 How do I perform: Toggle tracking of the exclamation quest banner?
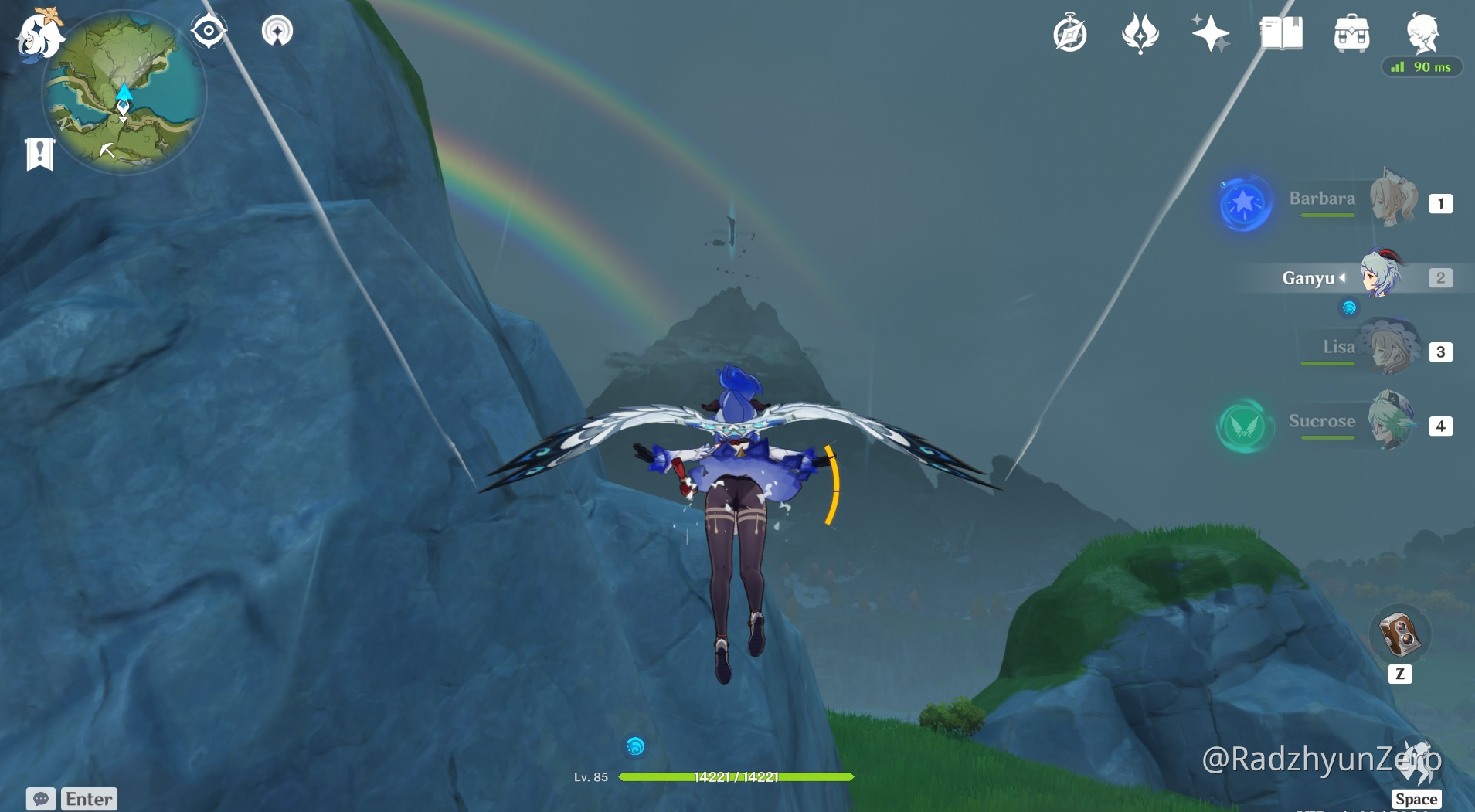tap(39, 153)
